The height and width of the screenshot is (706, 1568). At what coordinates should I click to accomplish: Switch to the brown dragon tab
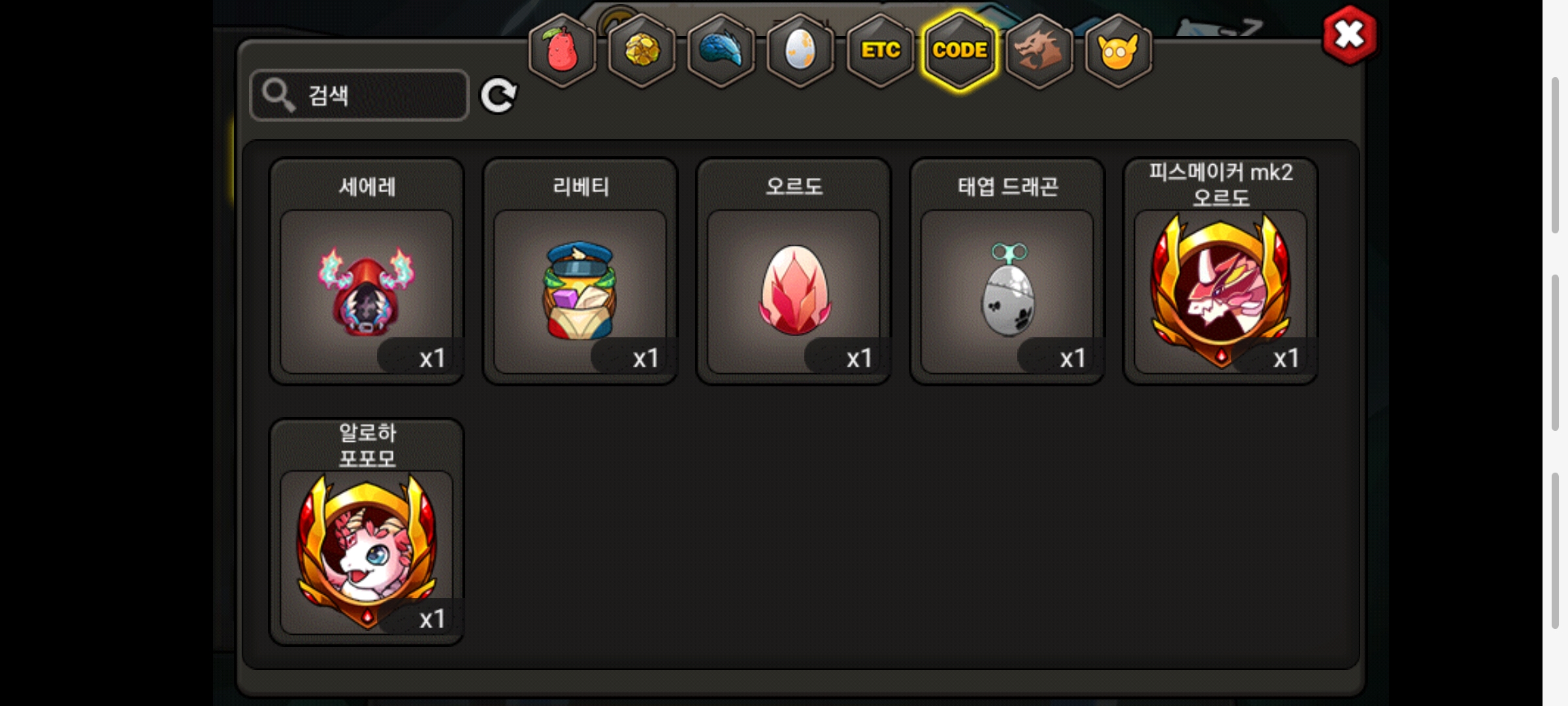click(x=1039, y=51)
